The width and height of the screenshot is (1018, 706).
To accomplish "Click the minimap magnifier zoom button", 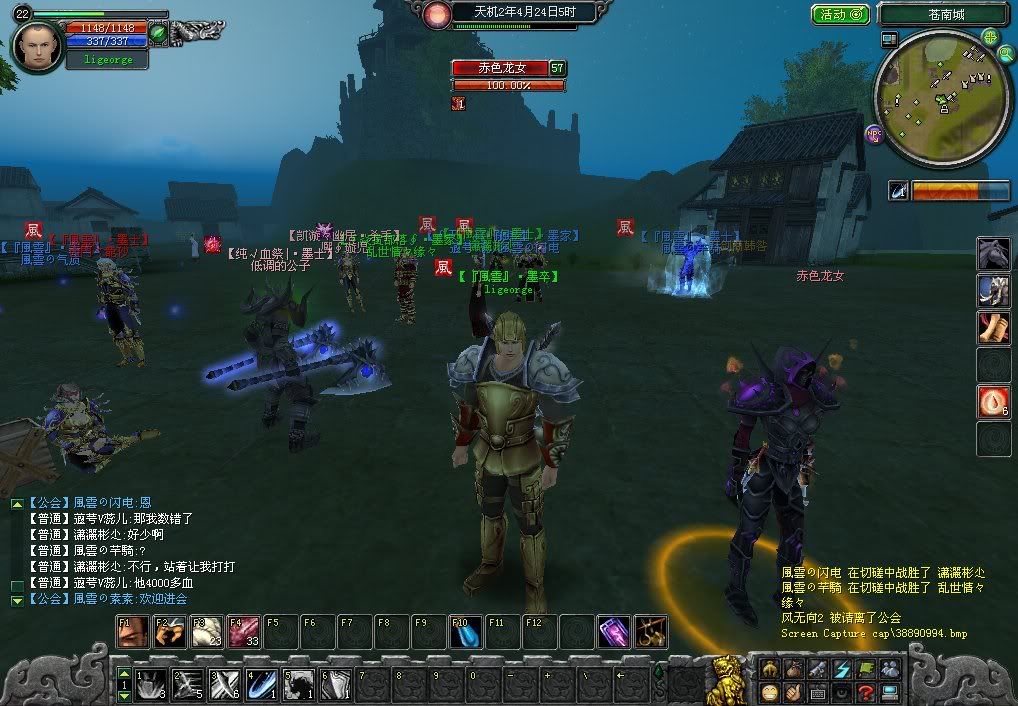I will 990,37.
